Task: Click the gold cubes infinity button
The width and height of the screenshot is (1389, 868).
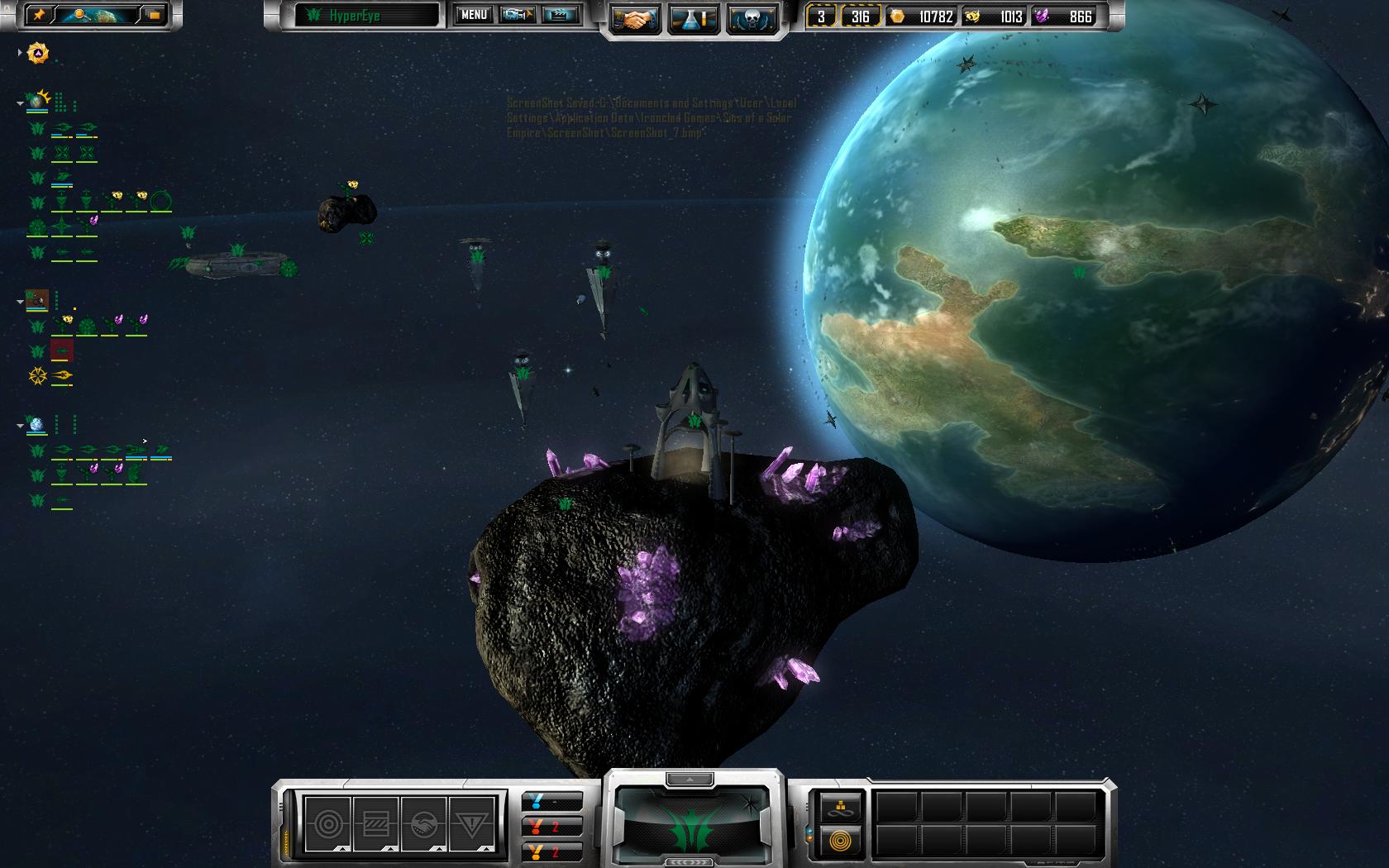Action: pos(842,807)
